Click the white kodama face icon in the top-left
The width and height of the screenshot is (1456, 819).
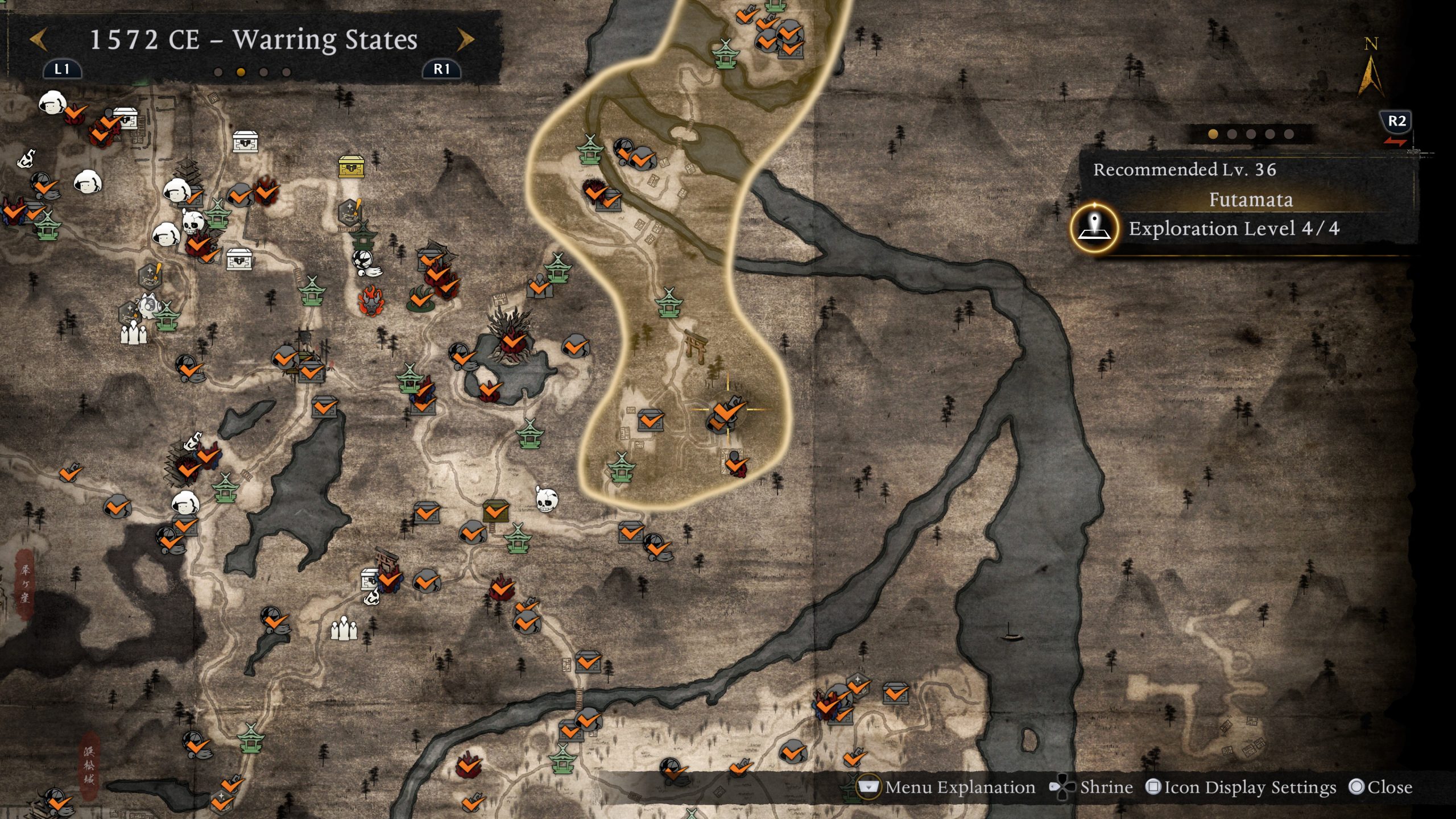click(x=51, y=104)
